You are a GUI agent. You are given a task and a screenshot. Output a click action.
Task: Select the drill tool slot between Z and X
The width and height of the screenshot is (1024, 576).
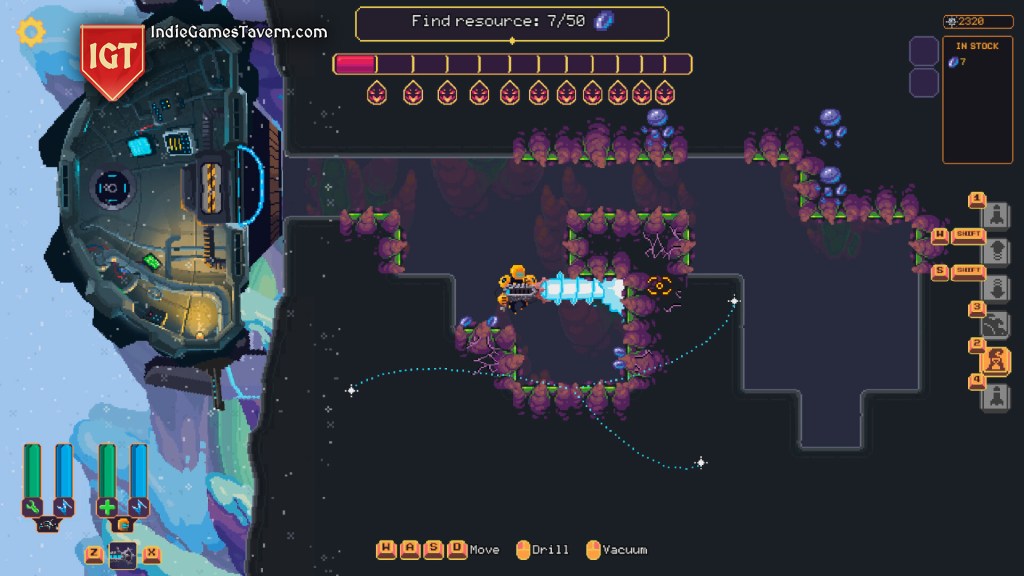click(122, 554)
